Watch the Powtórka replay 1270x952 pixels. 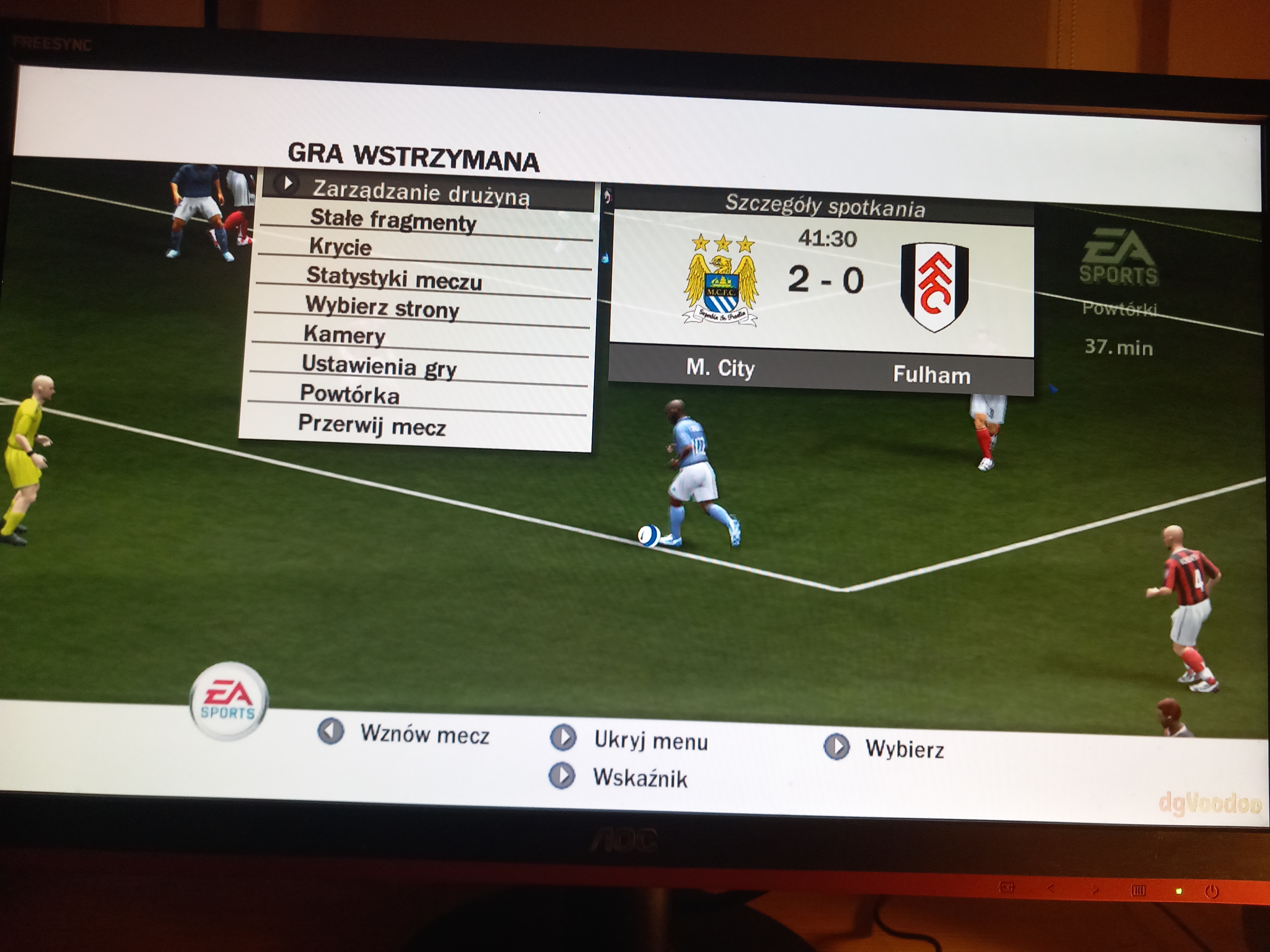(350, 394)
